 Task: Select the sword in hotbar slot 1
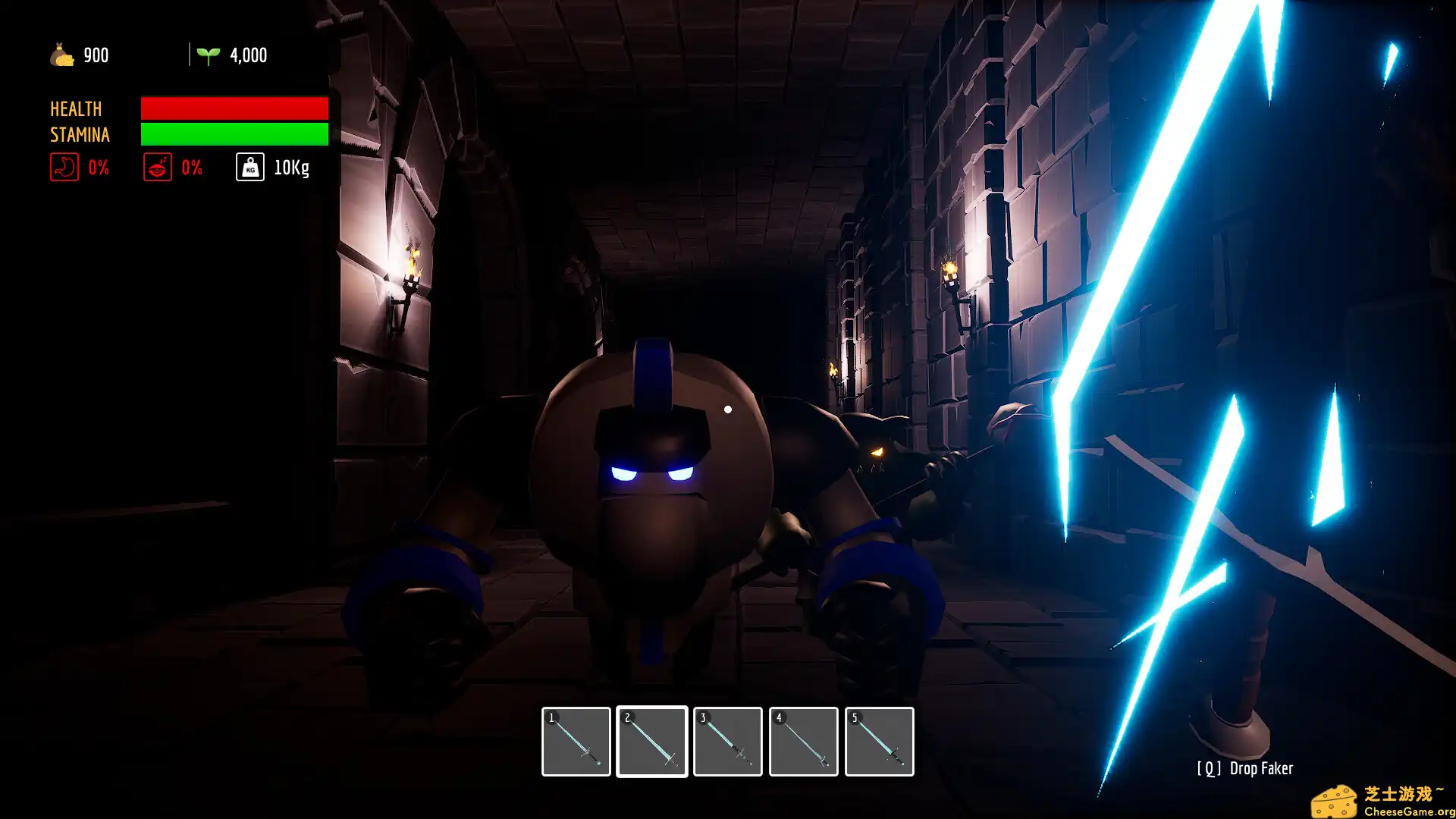[576, 741]
